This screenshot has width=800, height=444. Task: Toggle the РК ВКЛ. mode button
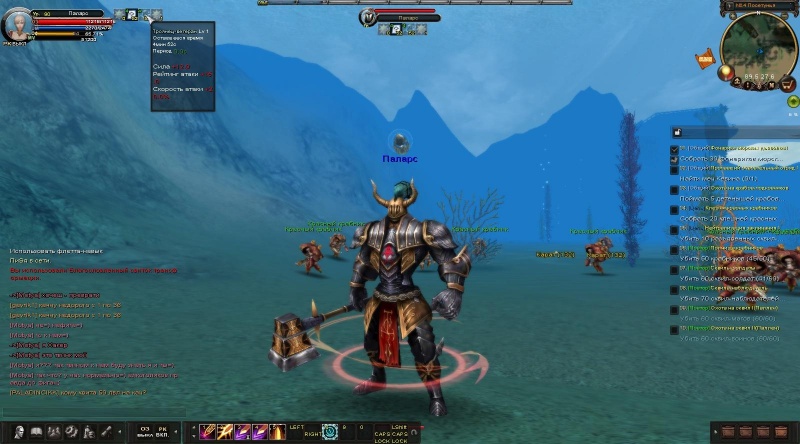click(161, 432)
